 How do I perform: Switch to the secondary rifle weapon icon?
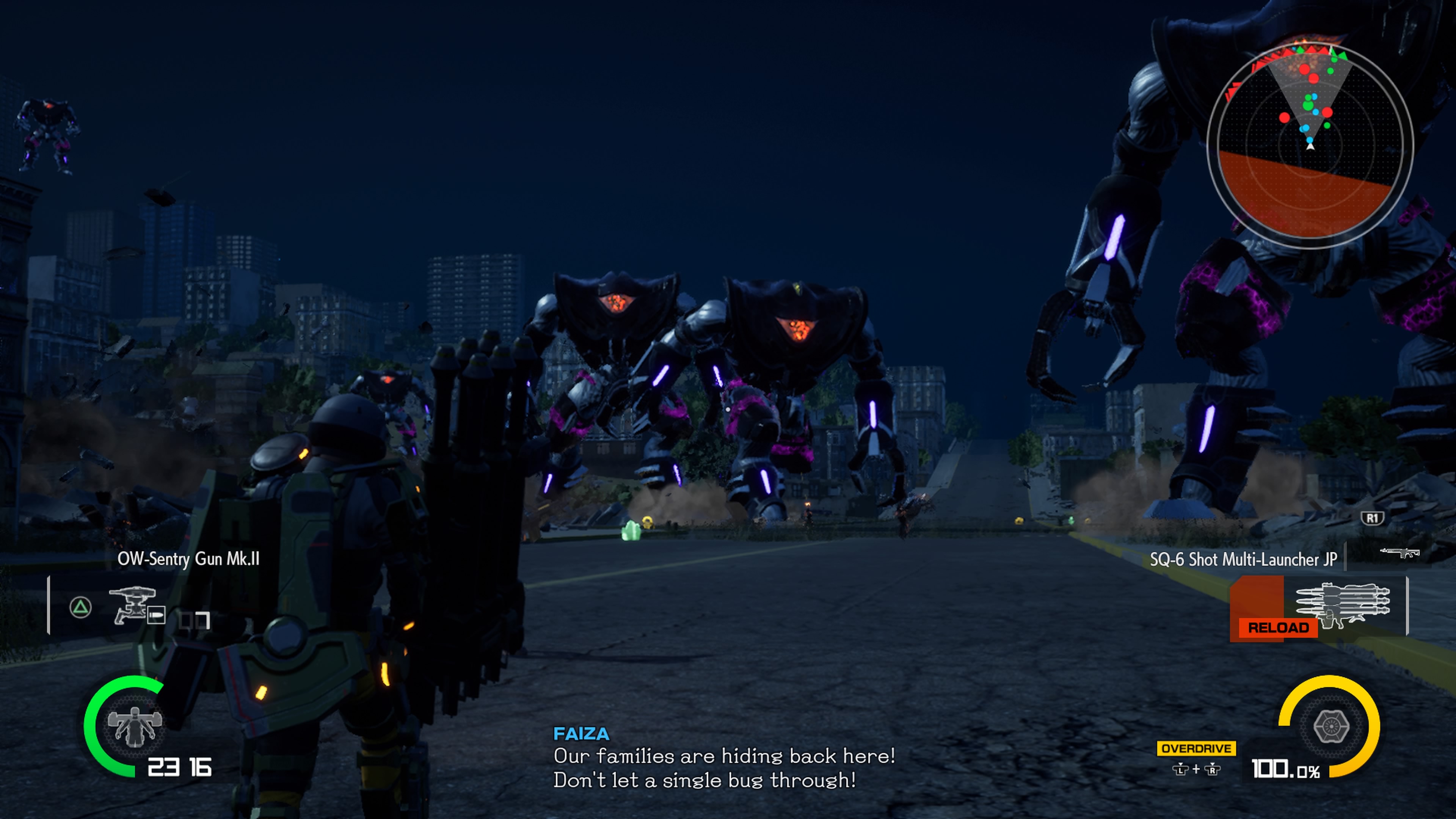tap(1400, 552)
